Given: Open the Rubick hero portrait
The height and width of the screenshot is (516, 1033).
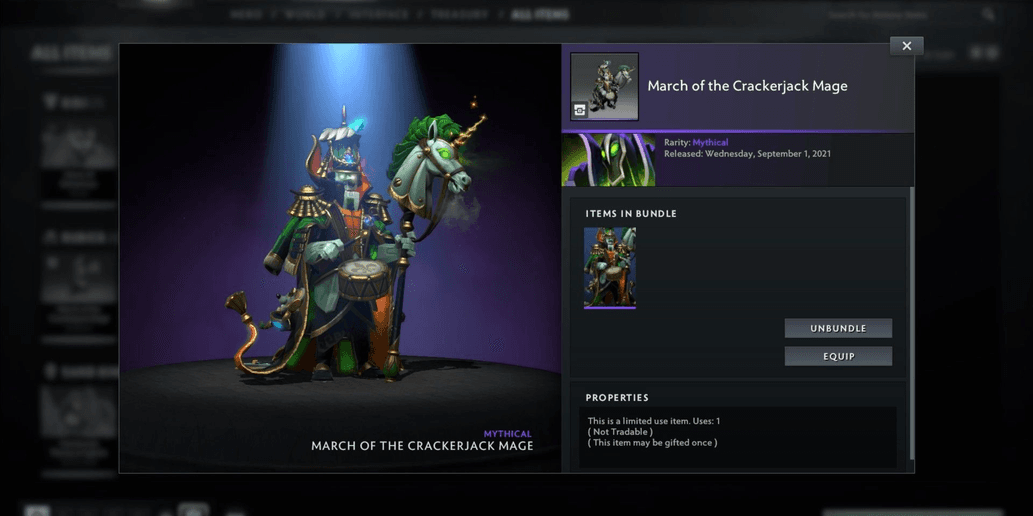Looking at the screenshot, I should [609, 160].
